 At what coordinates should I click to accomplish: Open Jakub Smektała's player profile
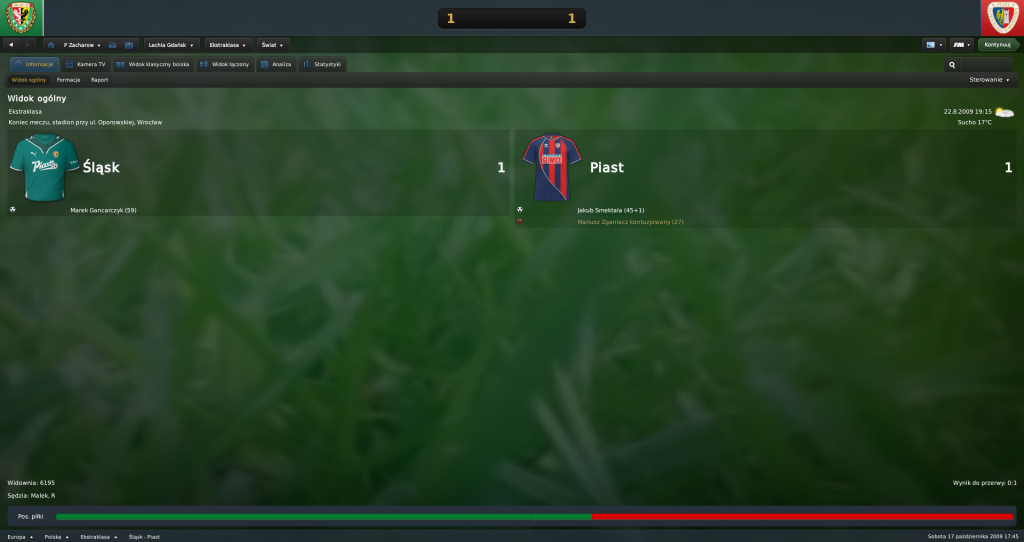click(x=611, y=210)
